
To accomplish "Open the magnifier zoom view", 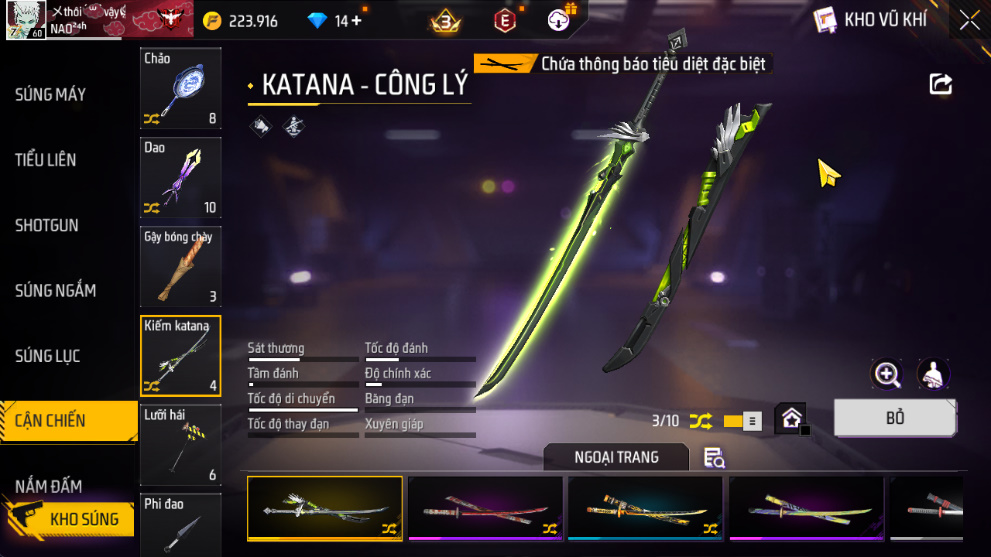I will (887, 374).
